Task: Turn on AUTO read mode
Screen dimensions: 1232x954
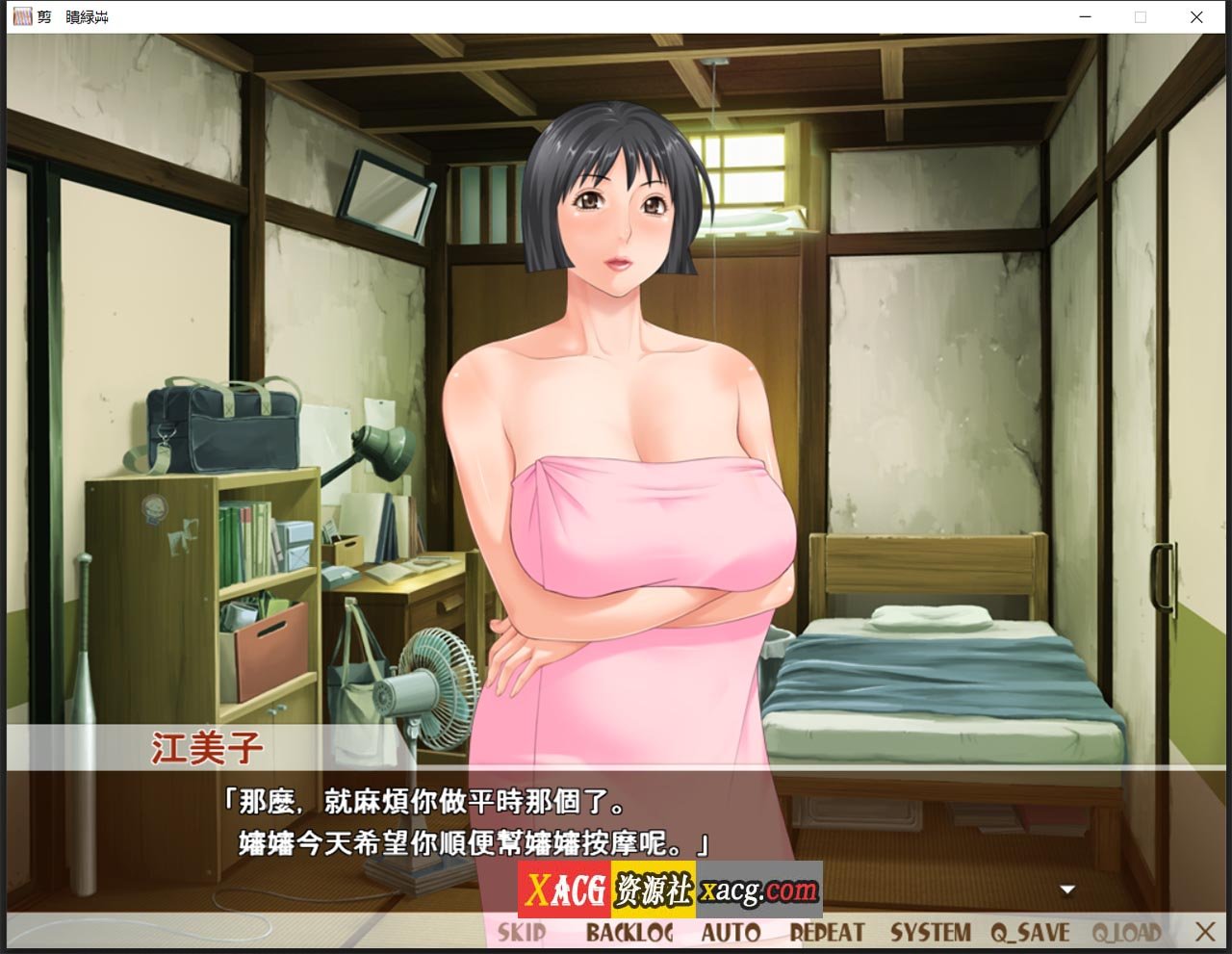Action: tap(731, 930)
